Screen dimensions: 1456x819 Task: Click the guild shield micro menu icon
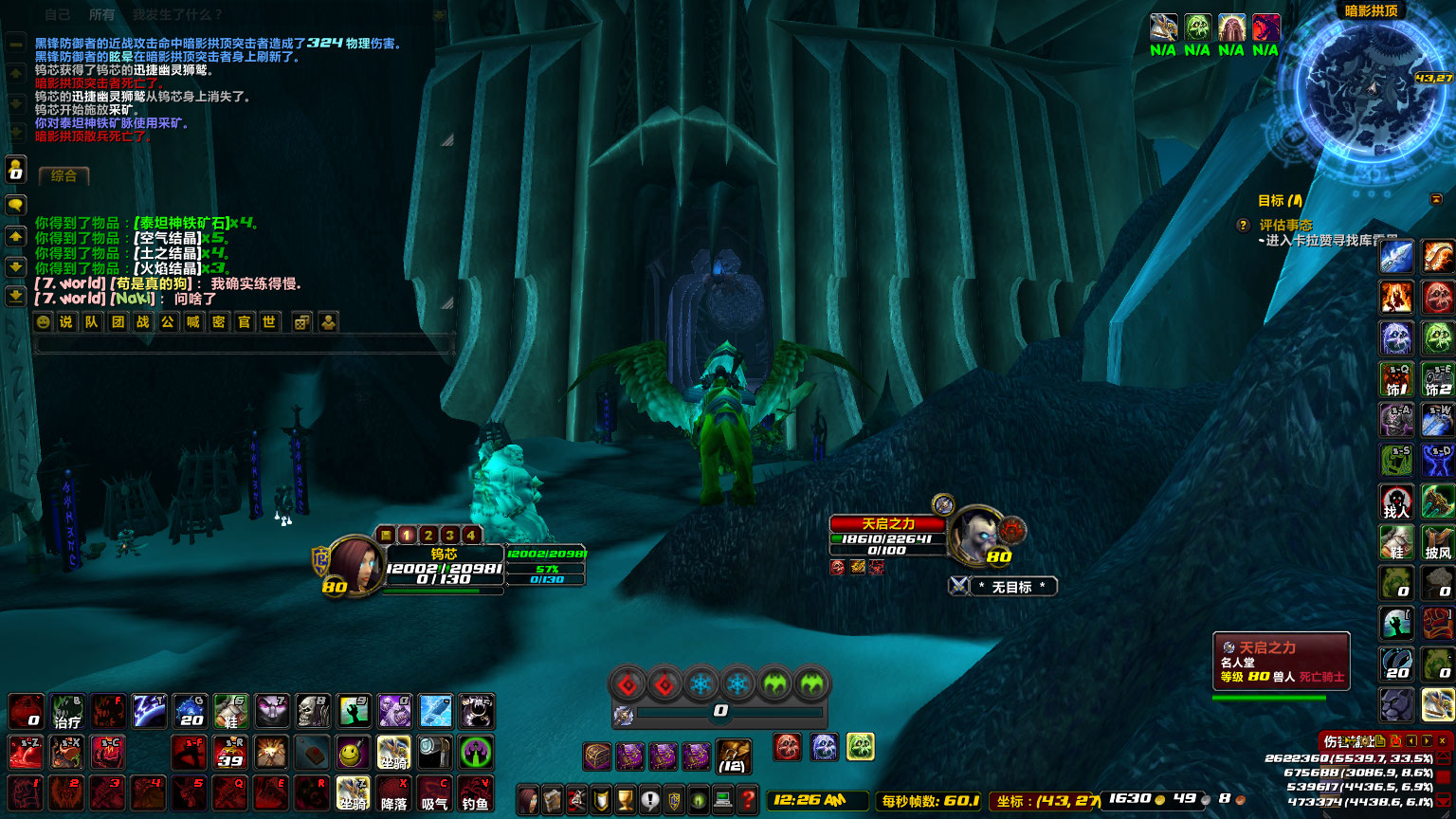pyautogui.click(x=674, y=800)
